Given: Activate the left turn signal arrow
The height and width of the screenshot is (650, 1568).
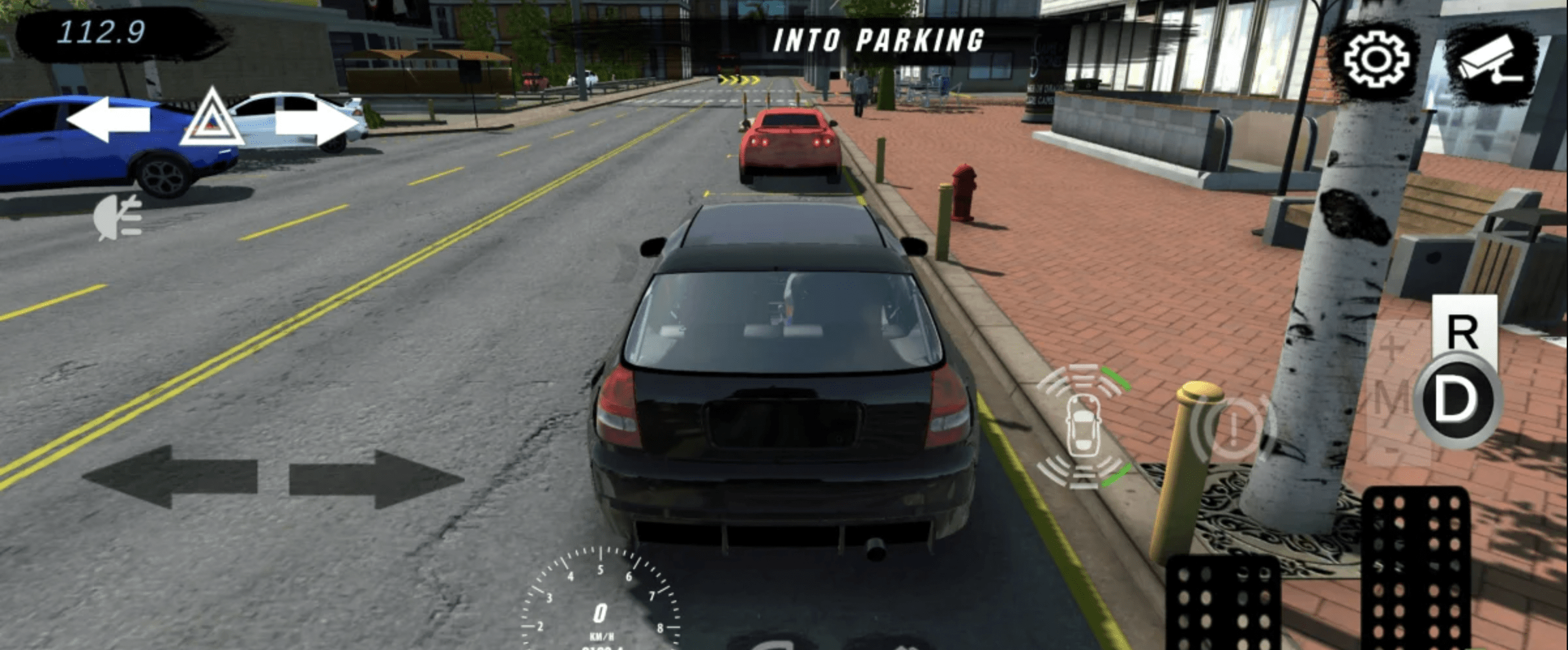Looking at the screenshot, I should point(108,119).
